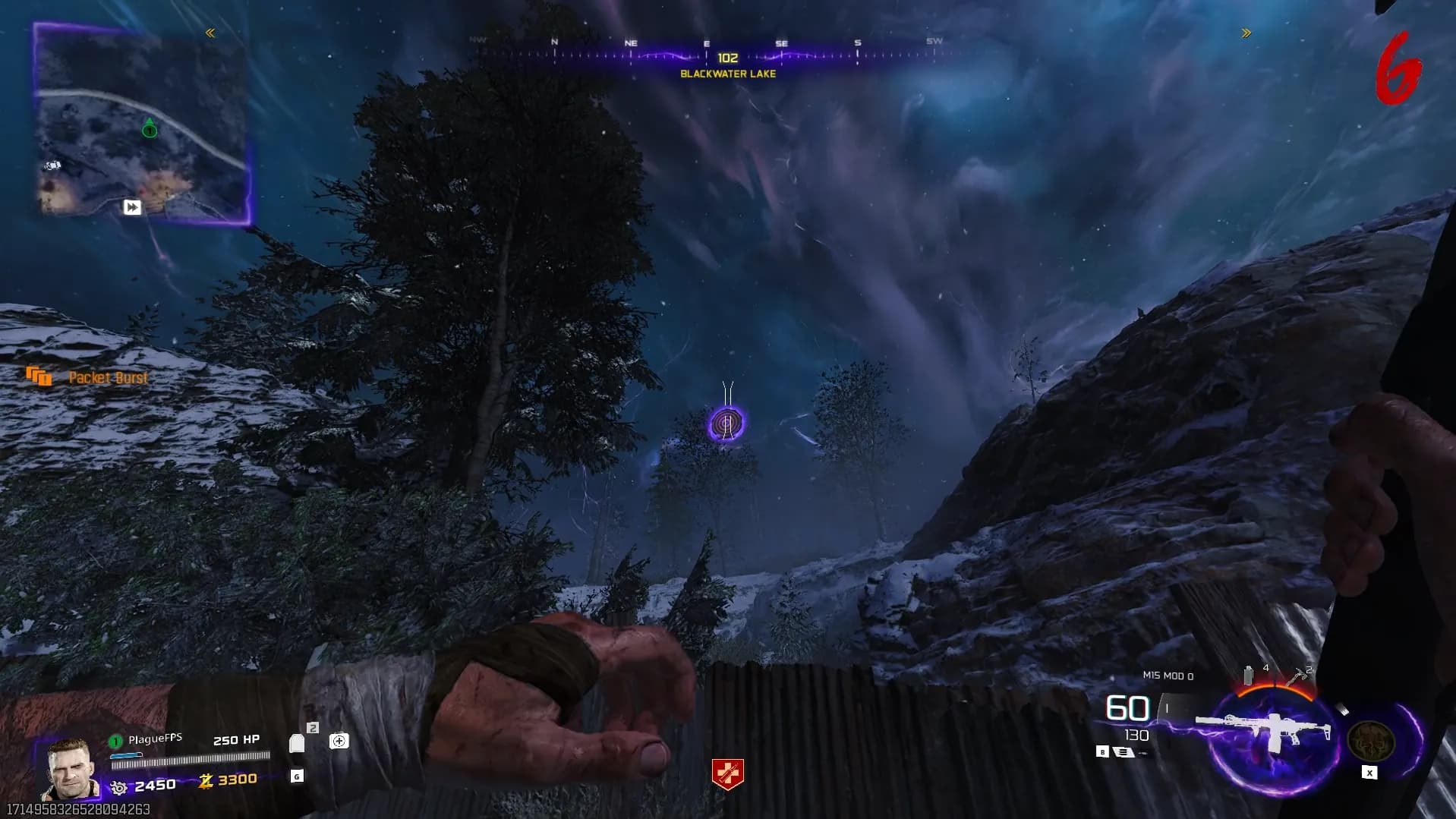Viewport: 1456px width, 819px height.
Task: Click the PlagueFPS operator portrait
Action: pyautogui.click(x=71, y=768)
